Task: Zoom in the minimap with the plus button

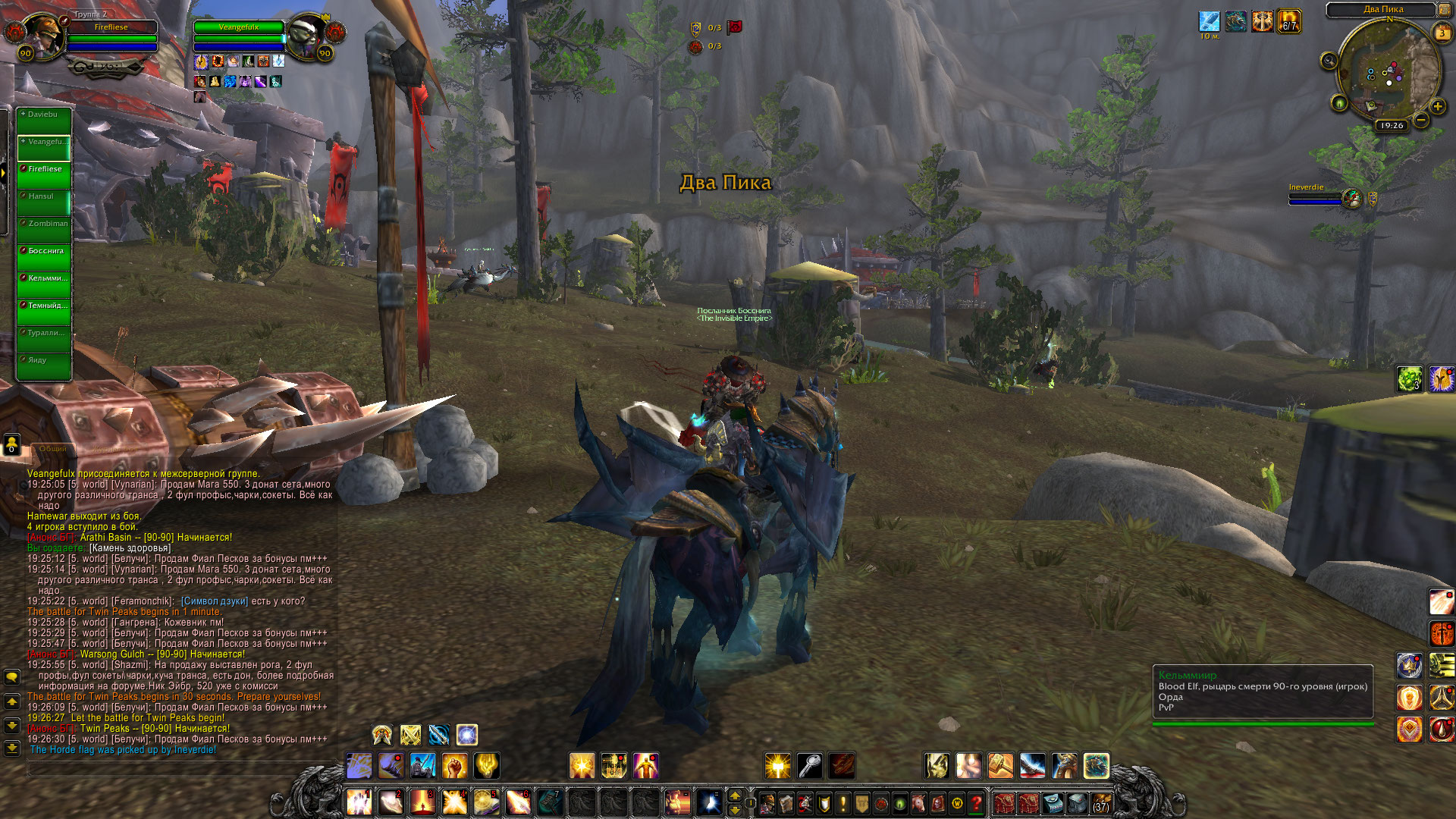Action: 1437,107
